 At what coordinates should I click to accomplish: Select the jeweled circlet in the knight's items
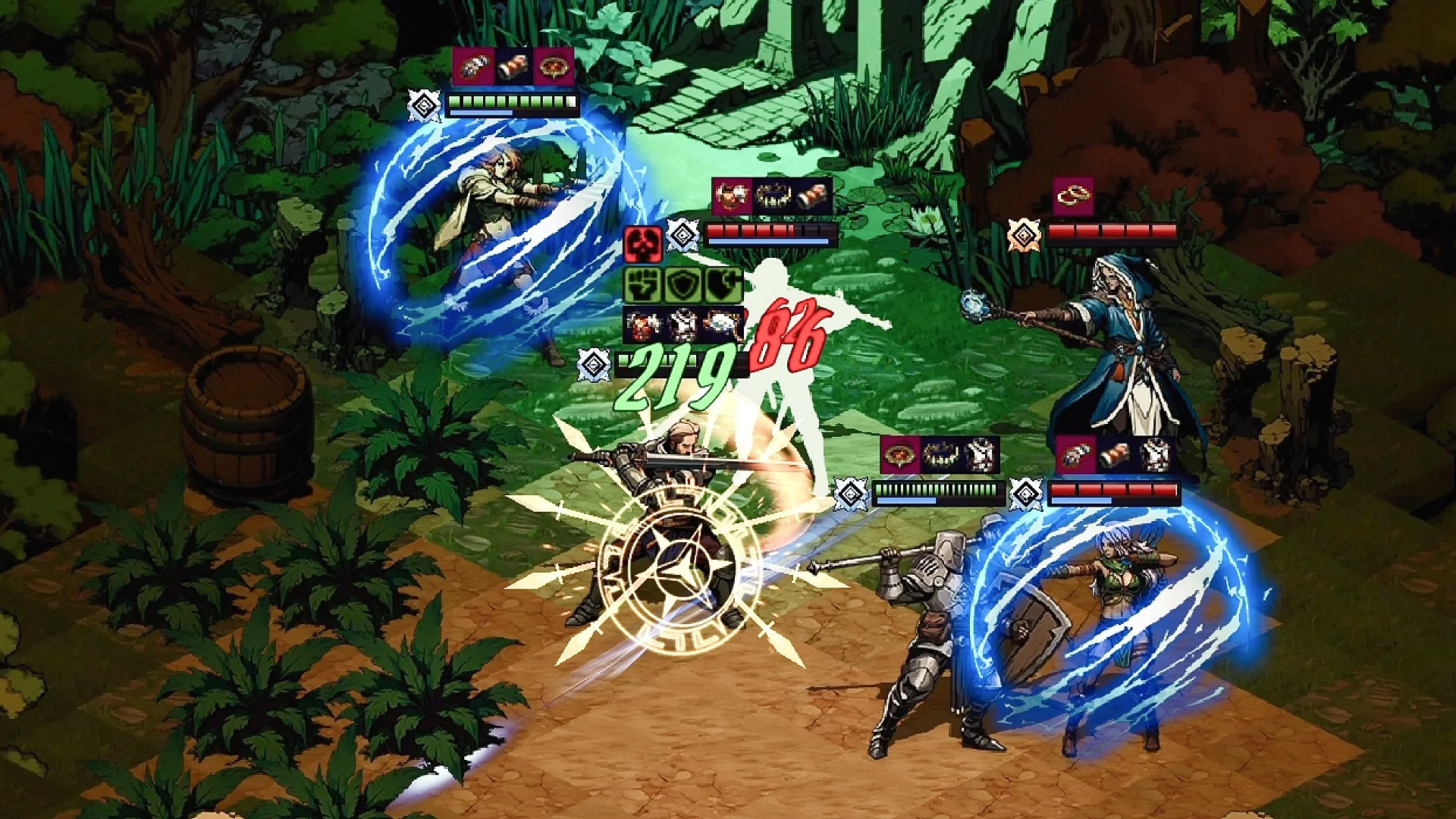940,455
